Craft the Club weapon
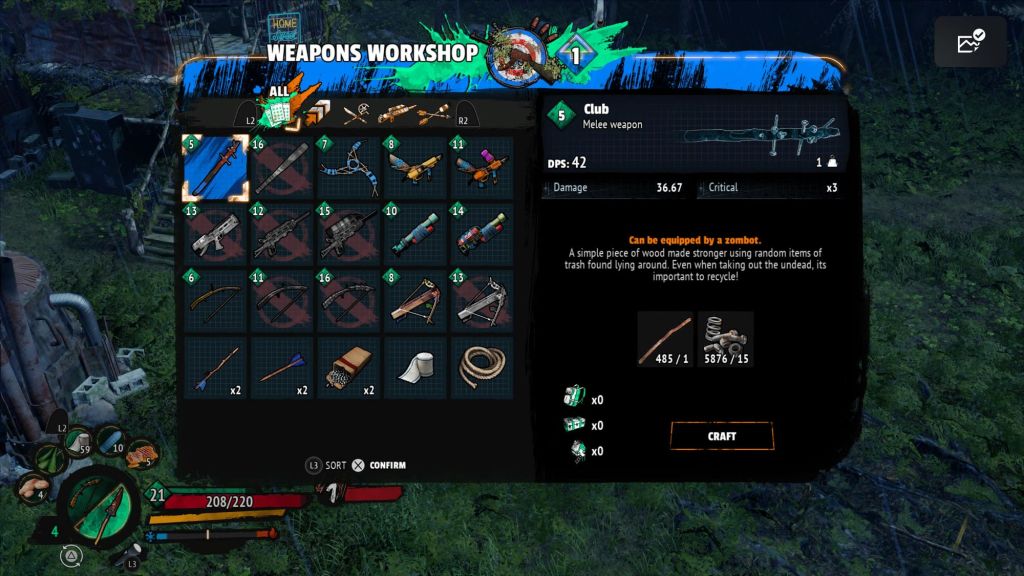Viewport: 1024px width, 576px height. tap(721, 436)
